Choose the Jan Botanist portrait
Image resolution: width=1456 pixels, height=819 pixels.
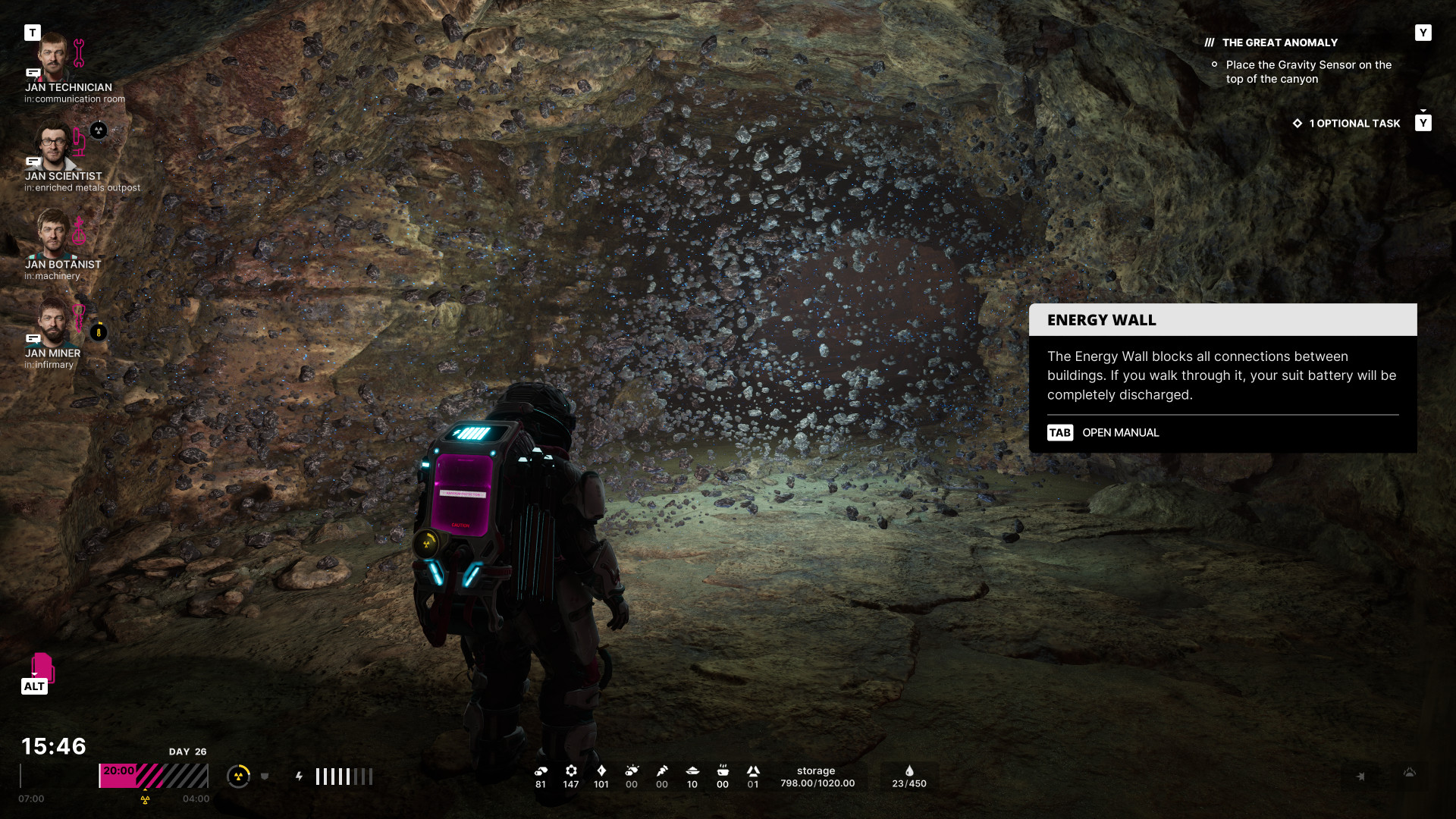tap(53, 234)
